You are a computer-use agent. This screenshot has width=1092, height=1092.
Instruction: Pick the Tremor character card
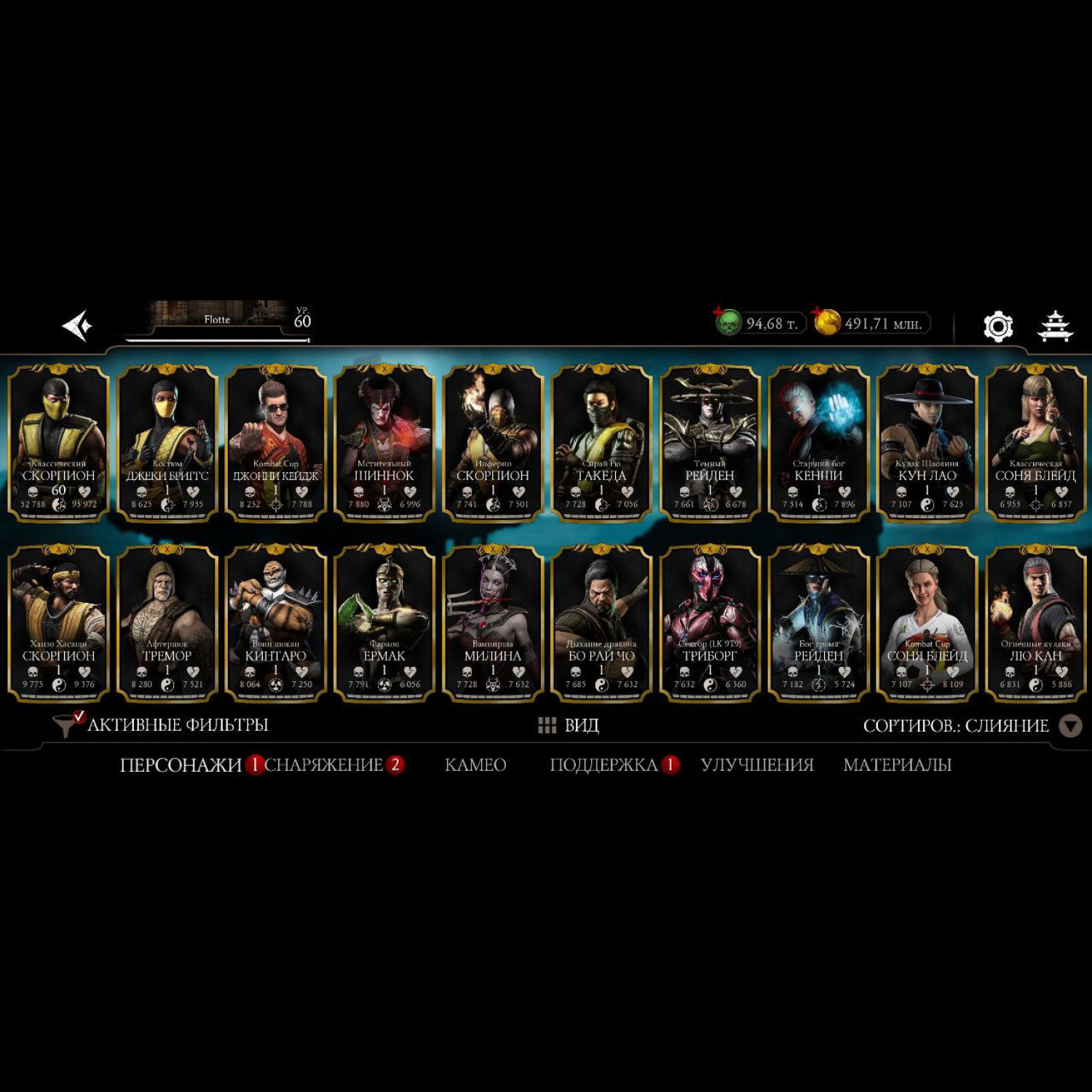click(x=167, y=623)
